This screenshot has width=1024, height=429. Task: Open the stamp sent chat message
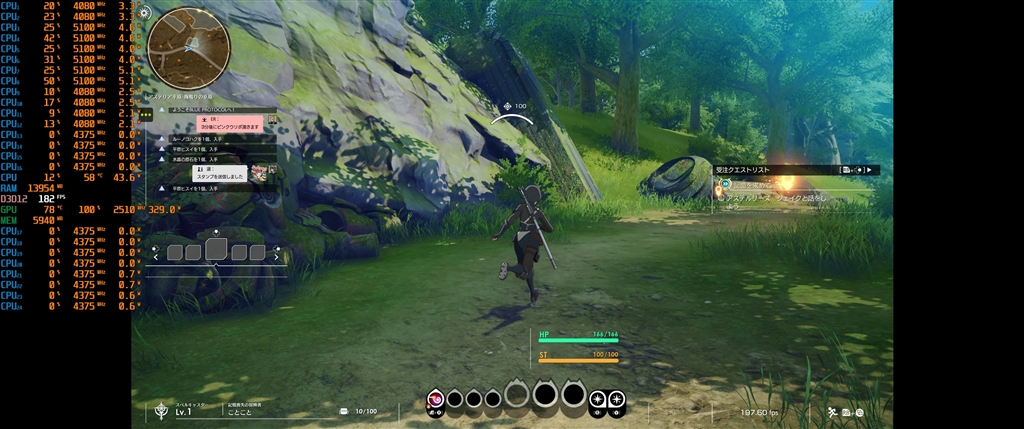pyautogui.click(x=219, y=174)
